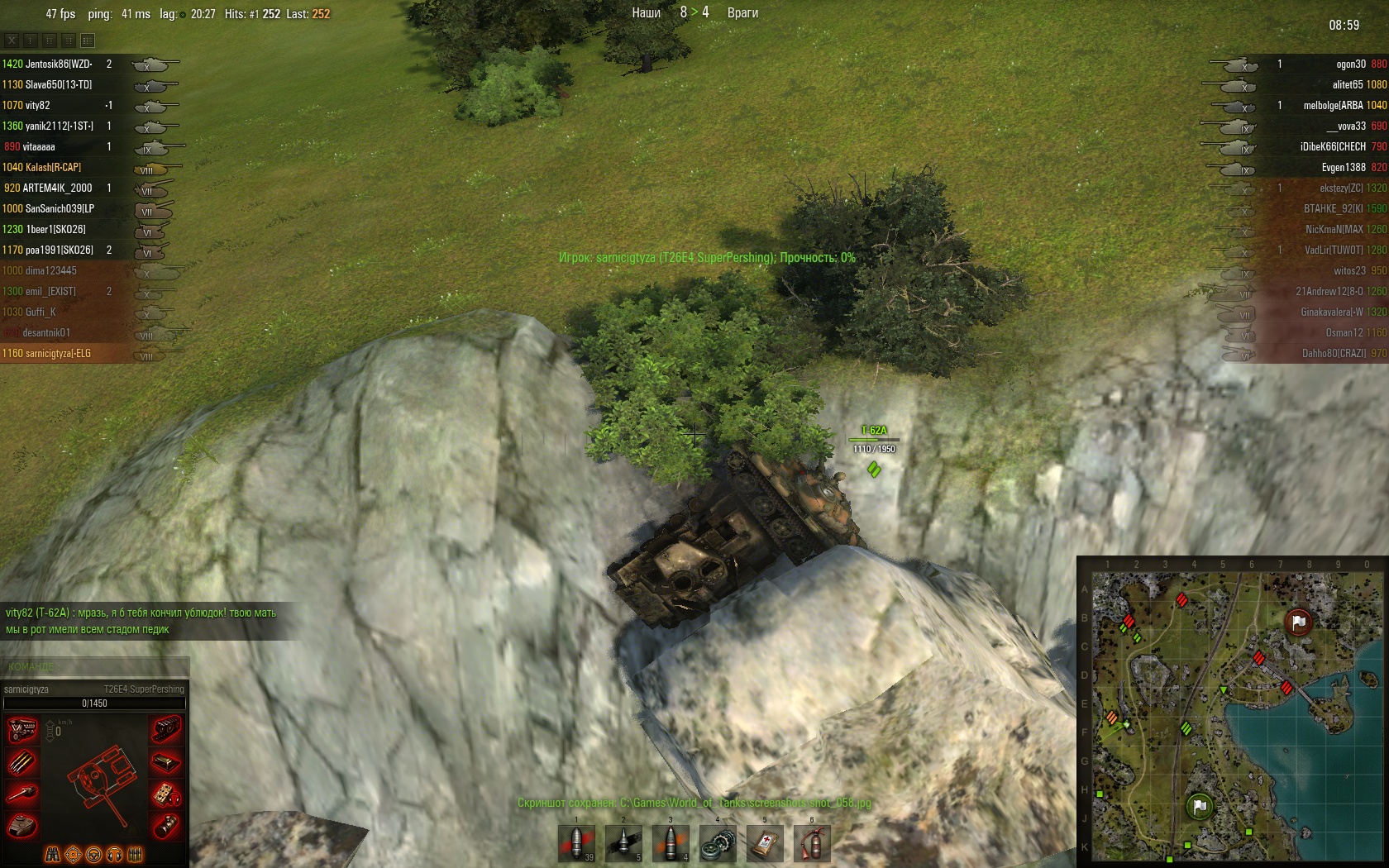The height and width of the screenshot is (868, 1389).
Task: Select the damaged gun module icon
Action: click(x=22, y=794)
